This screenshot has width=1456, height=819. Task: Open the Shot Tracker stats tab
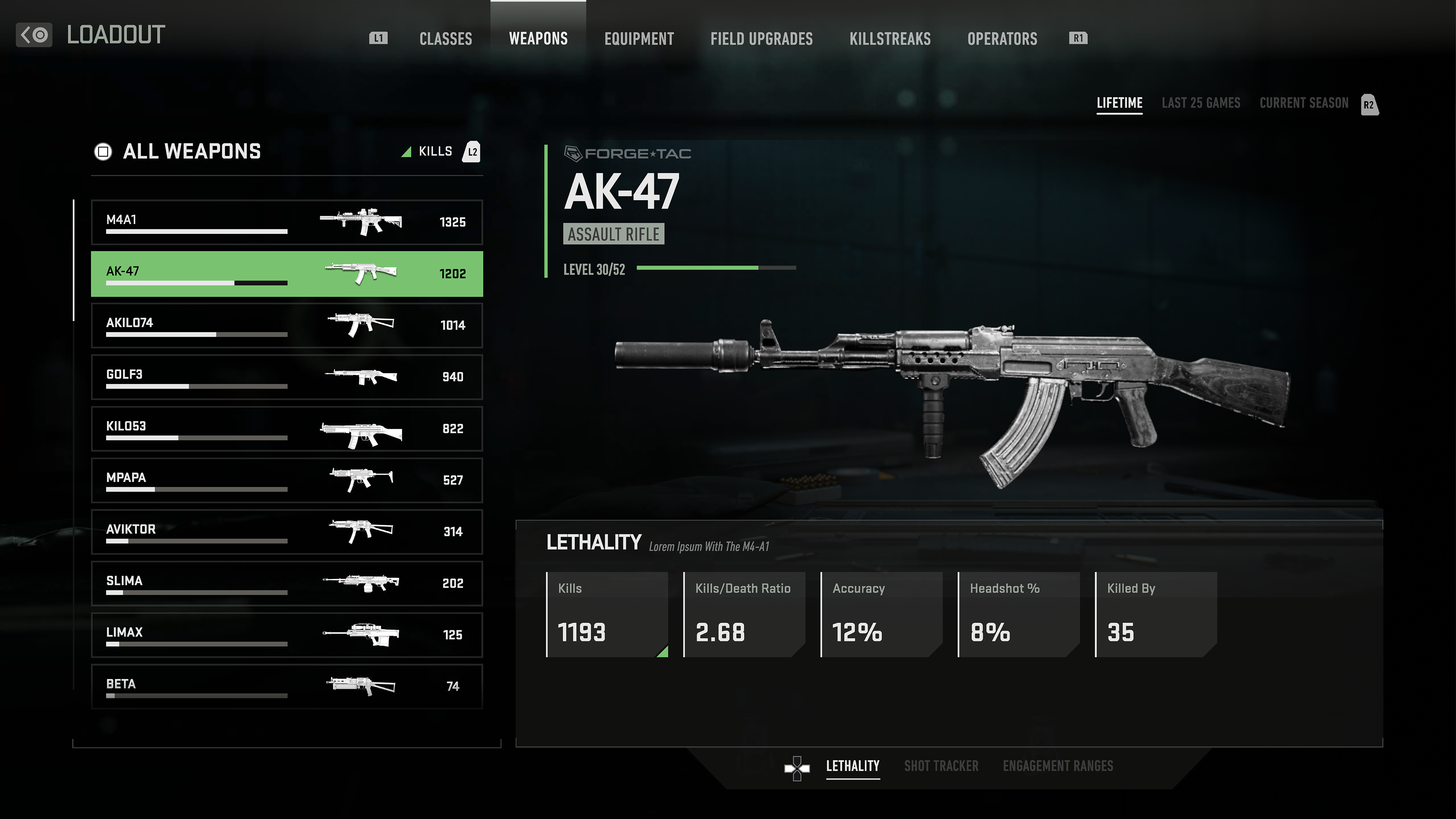pyautogui.click(x=940, y=766)
